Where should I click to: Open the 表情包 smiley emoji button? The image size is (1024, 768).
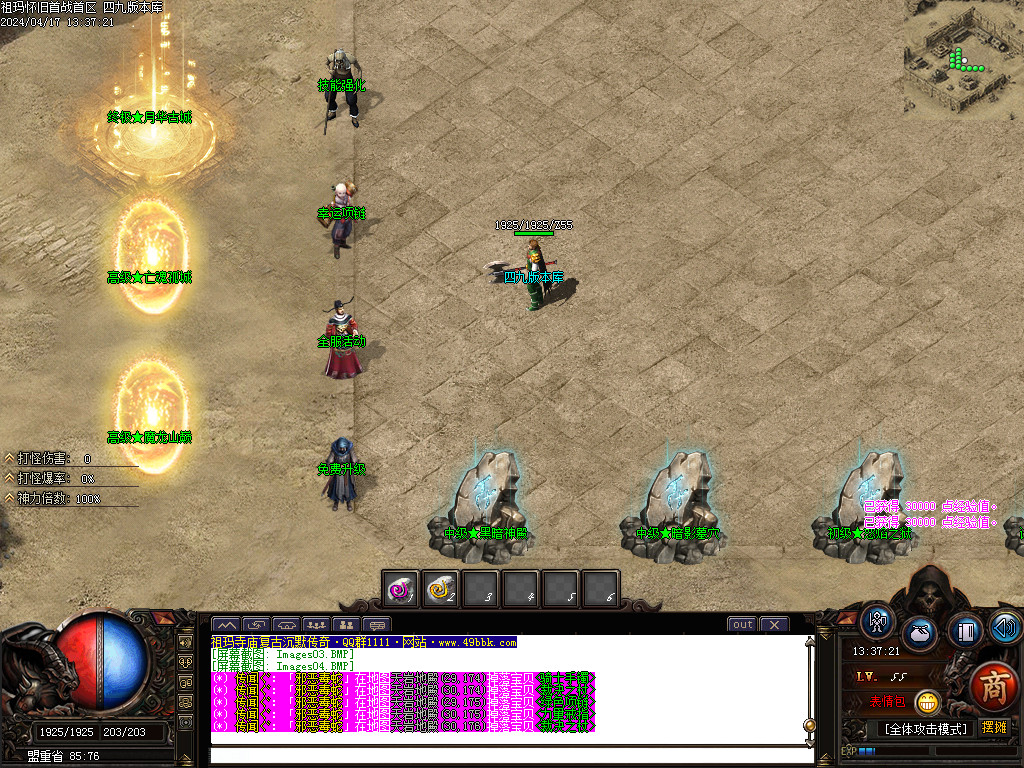coord(927,702)
